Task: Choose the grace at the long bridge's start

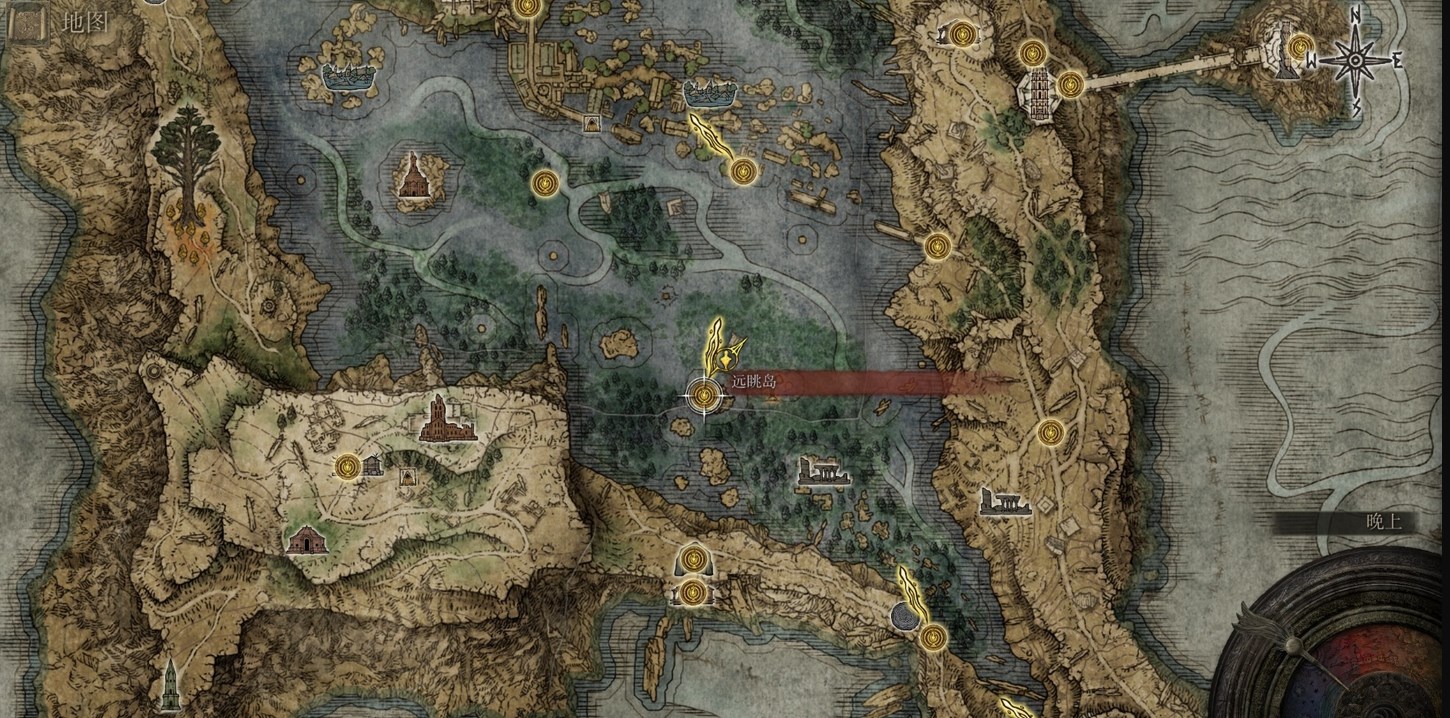Action: click(1070, 84)
